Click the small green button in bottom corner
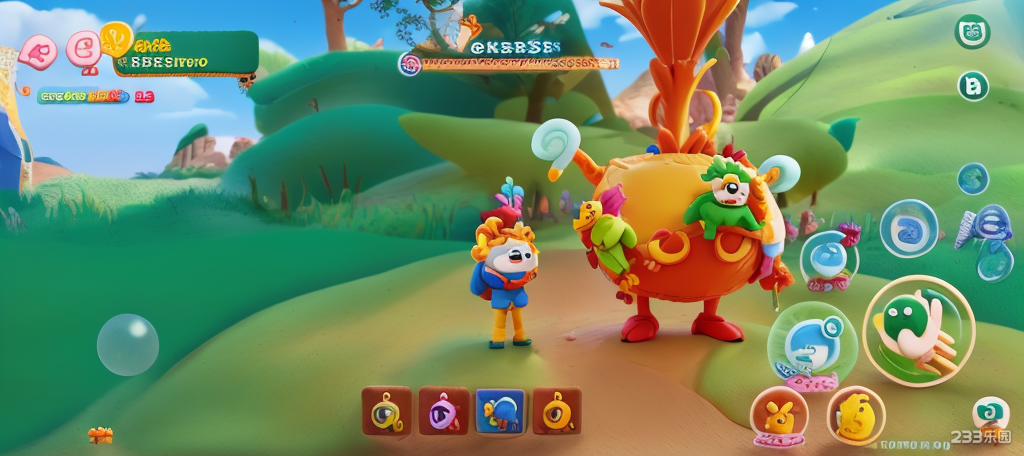 tap(989, 412)
